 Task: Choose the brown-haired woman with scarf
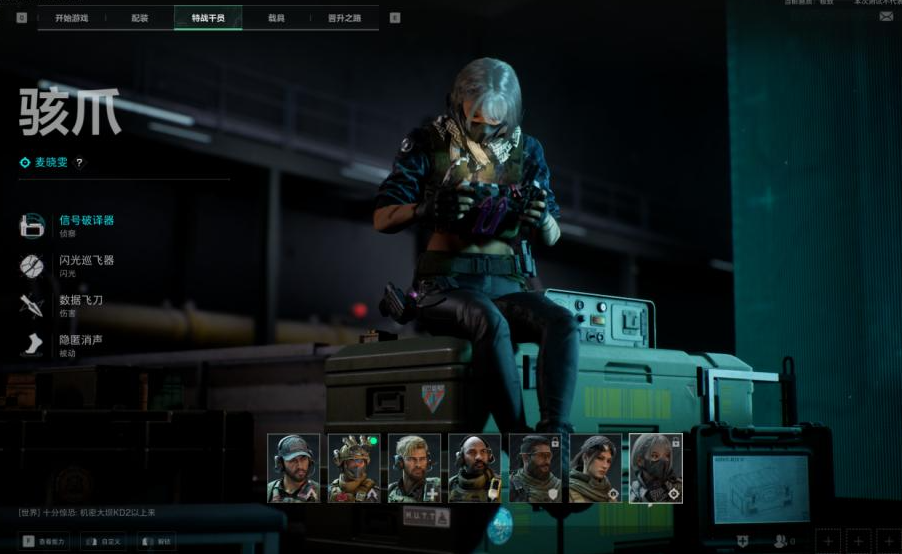pos(595,467)
